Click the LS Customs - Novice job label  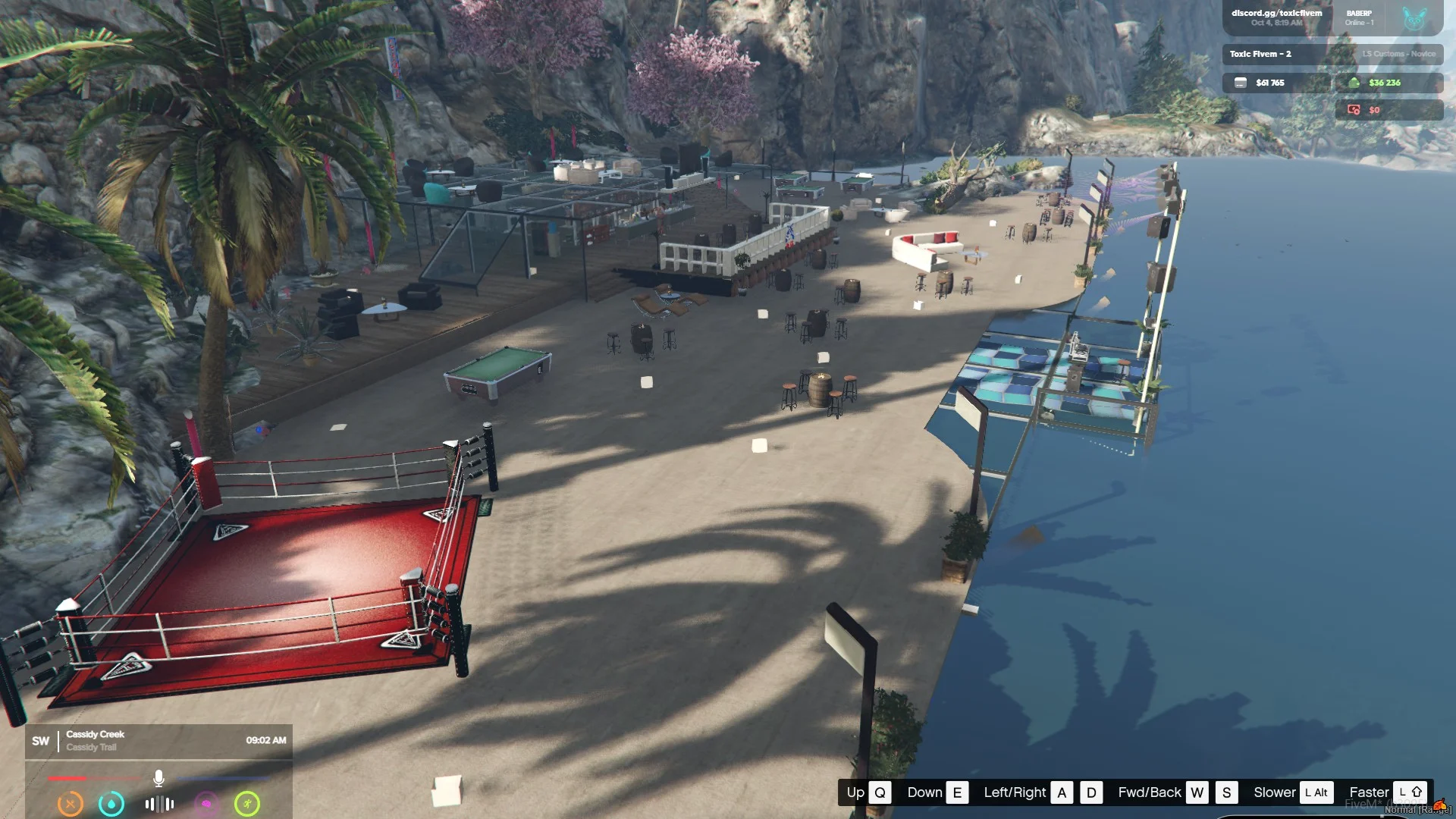pos(1398,54)
